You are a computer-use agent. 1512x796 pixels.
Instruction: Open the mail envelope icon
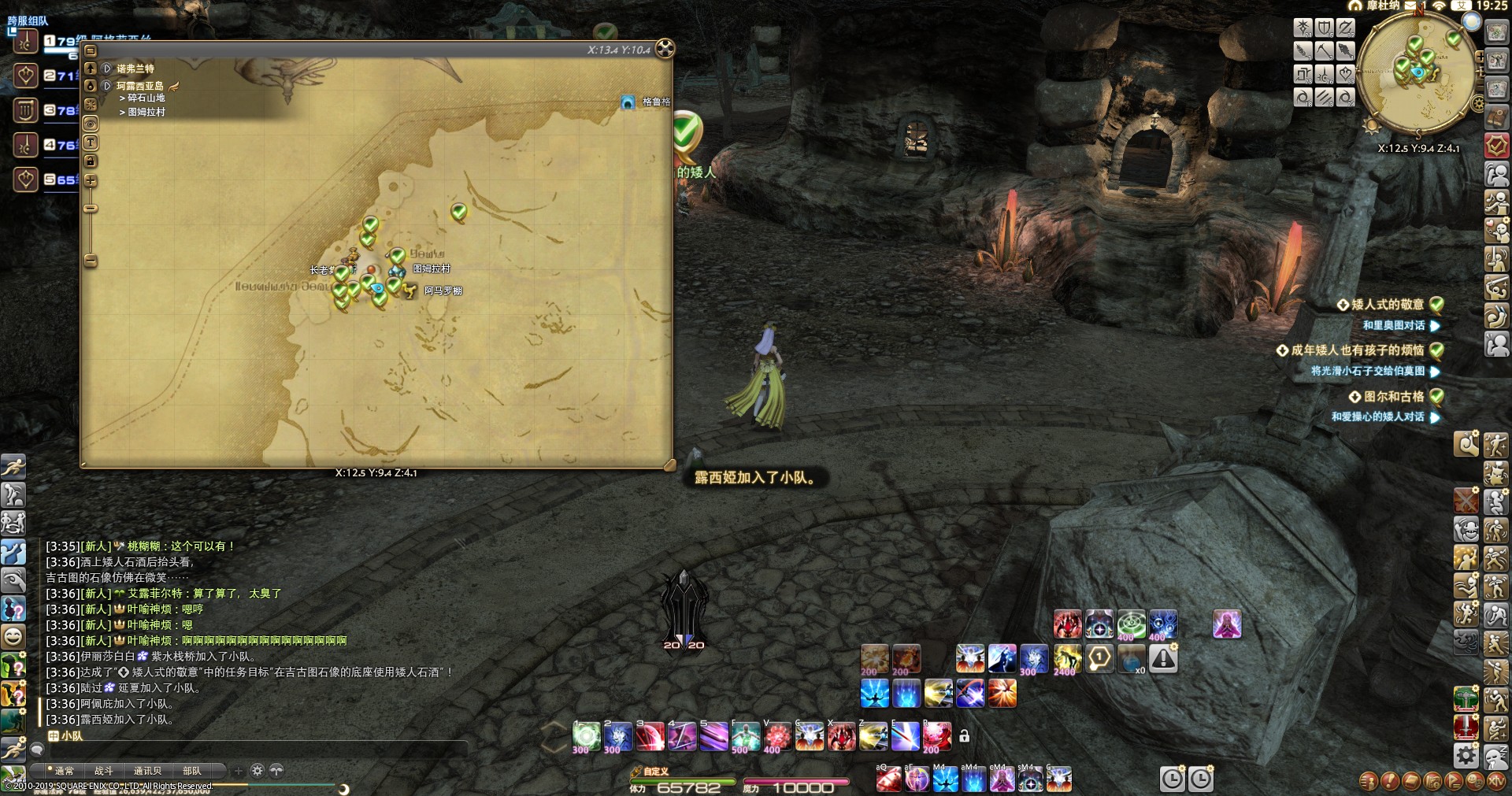pos(1410,6)
